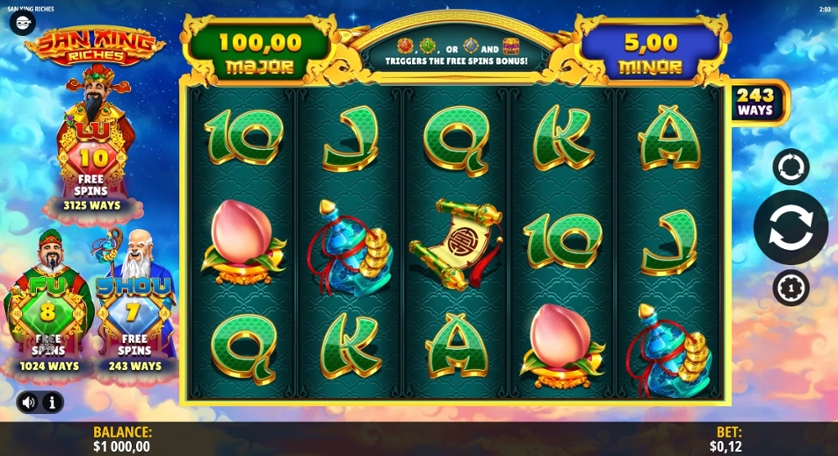
Task: Toggle sound with the speaker icon
Action: tap(28, 402)
